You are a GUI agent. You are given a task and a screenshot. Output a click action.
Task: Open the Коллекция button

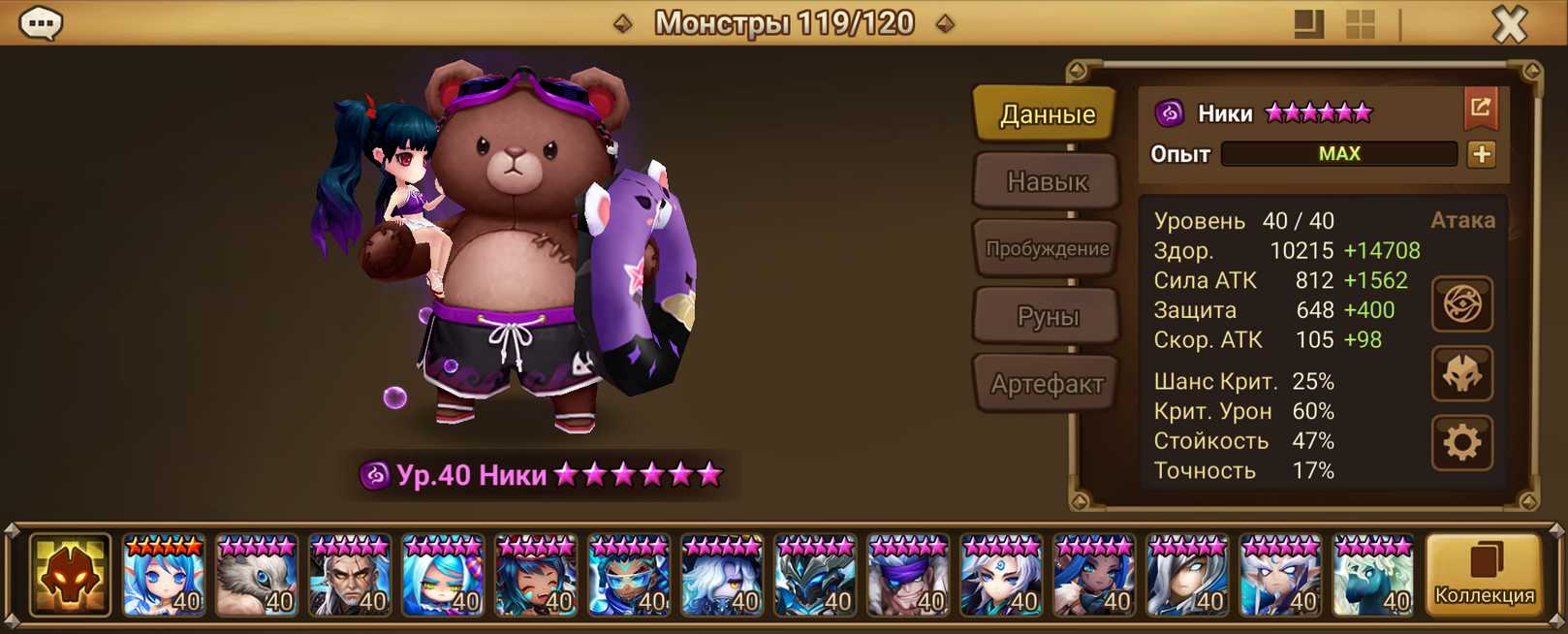pos(1484,575)
